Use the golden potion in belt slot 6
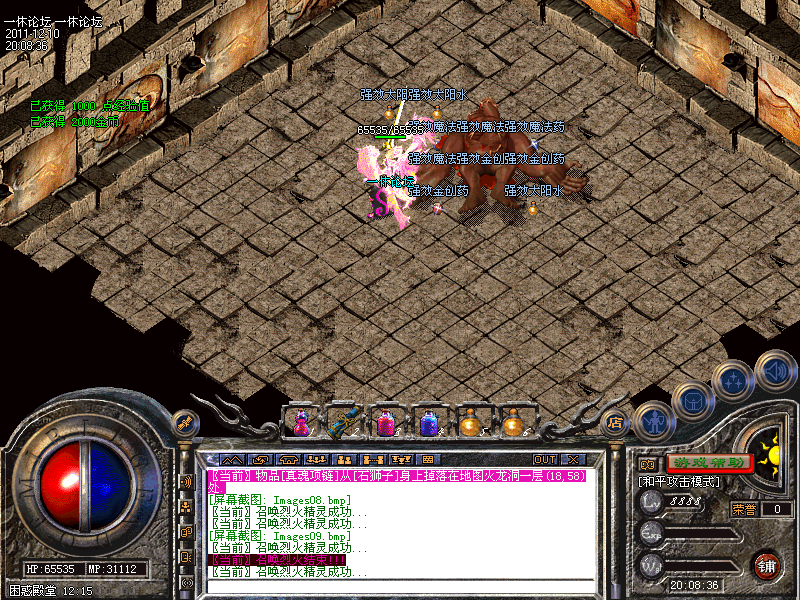 (x=514, y=423)
